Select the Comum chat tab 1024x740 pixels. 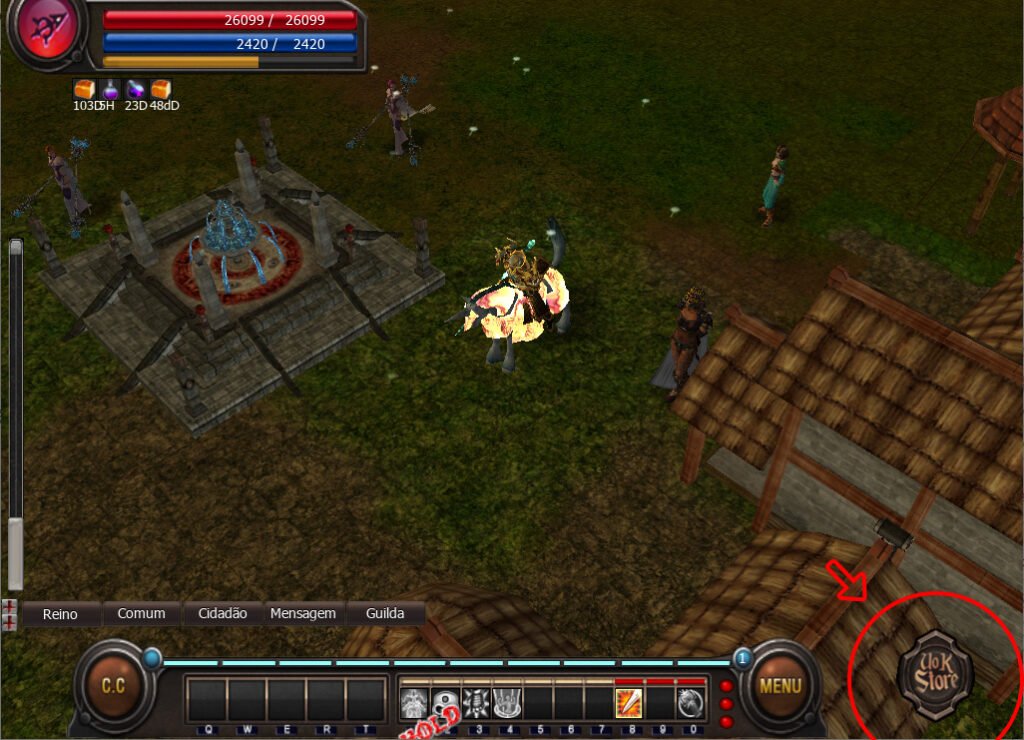tap(141, 613)
